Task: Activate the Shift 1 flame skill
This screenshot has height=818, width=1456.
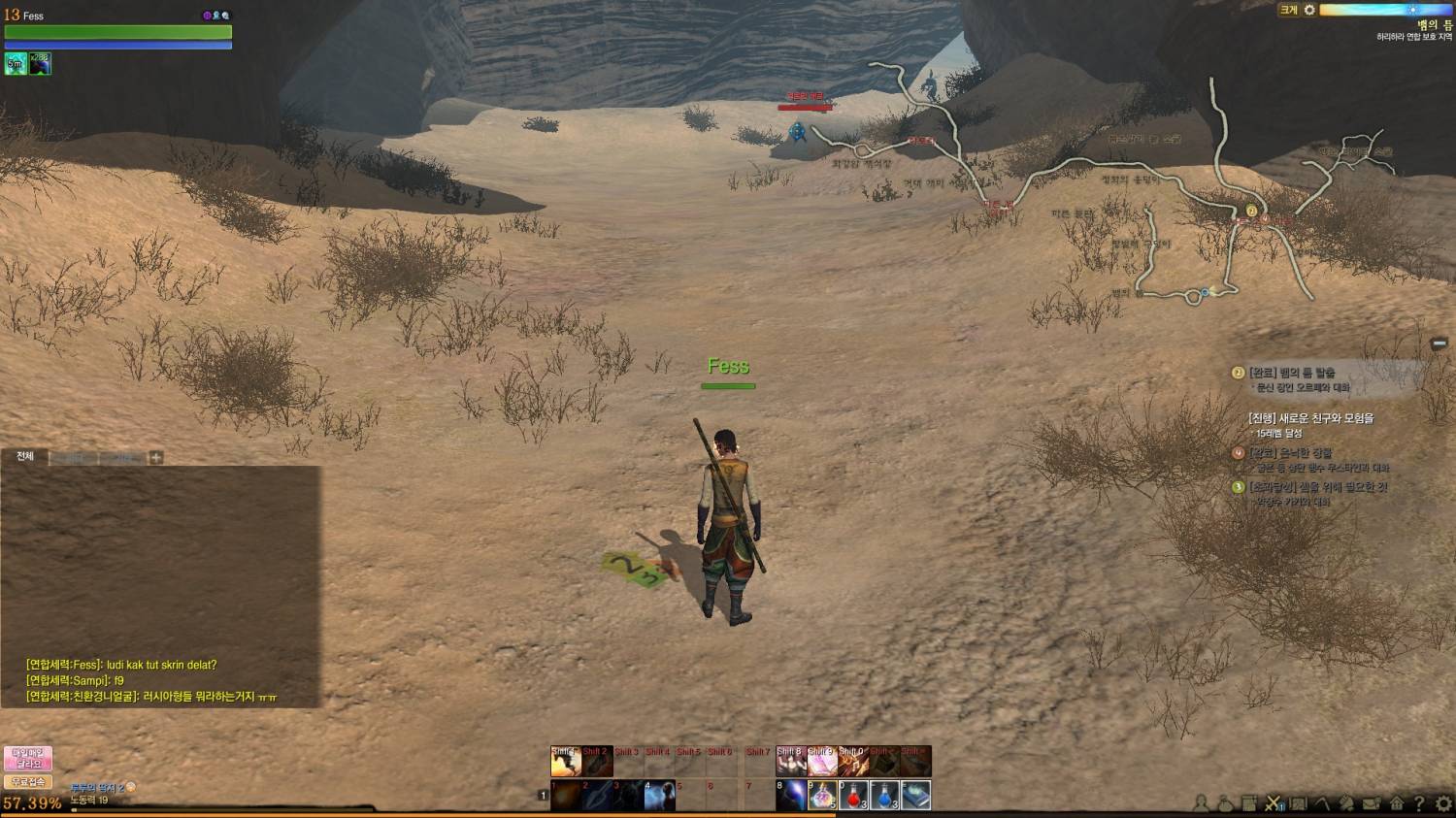Action: point(566,762)
